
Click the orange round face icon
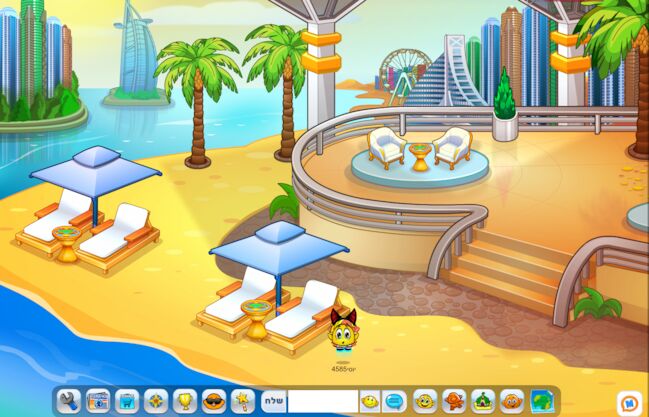[x=512, y=401]
